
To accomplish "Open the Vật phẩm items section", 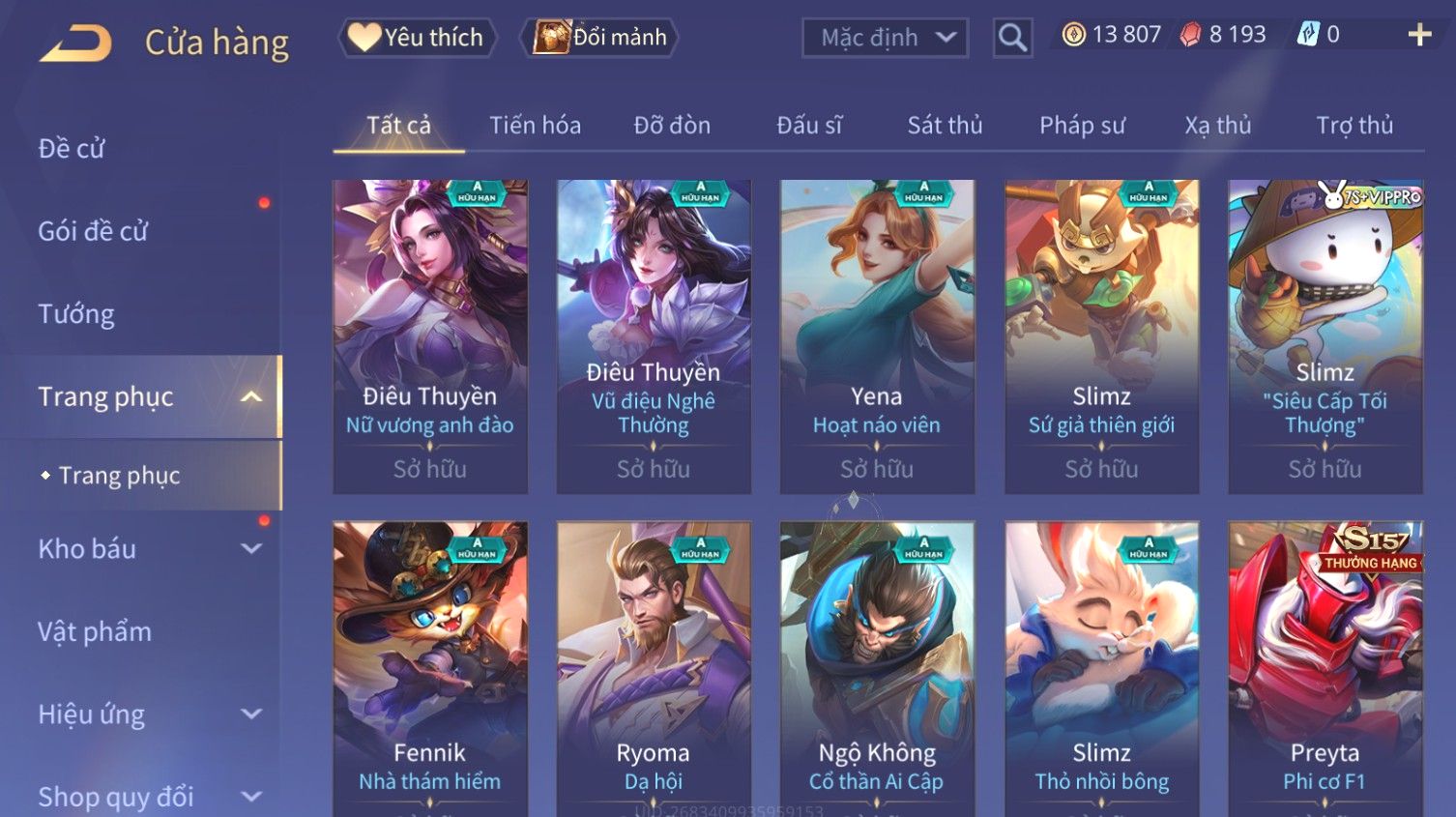I will click(95, 632).
